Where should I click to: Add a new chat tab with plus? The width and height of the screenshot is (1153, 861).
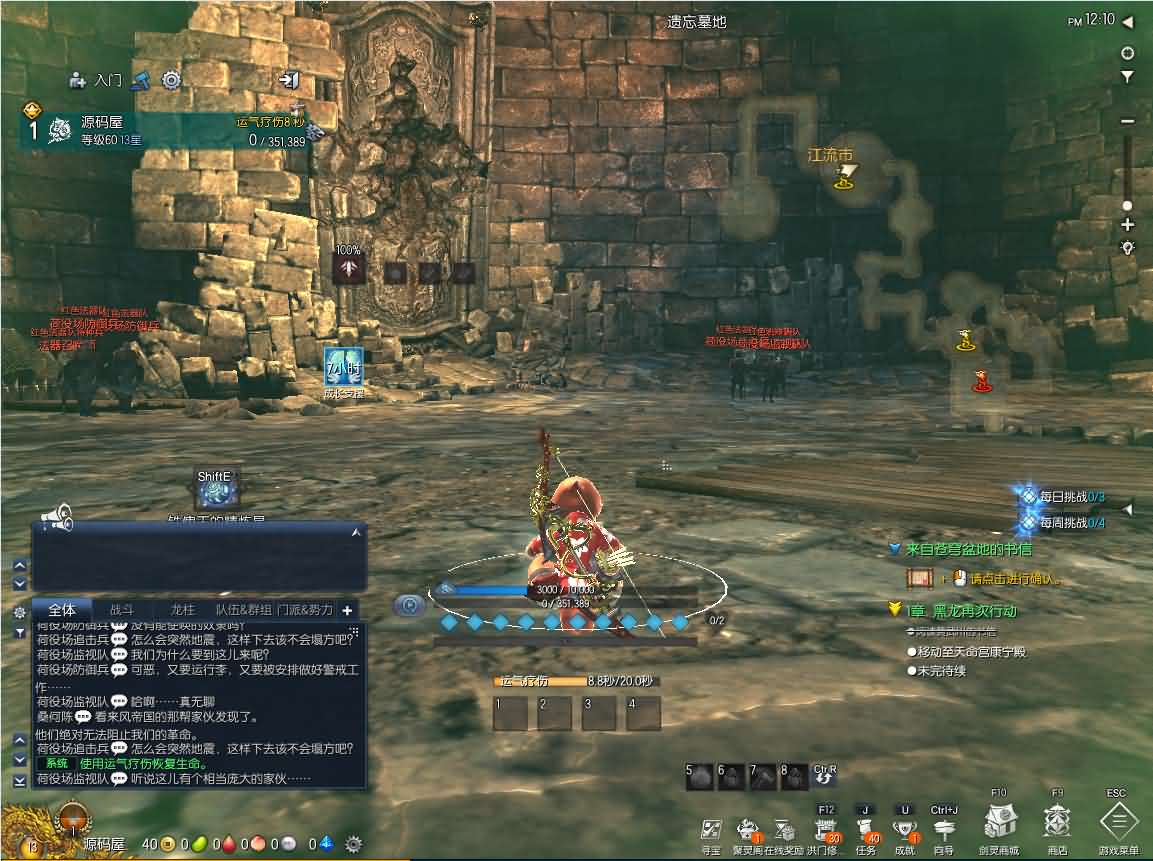click(347, 610)
